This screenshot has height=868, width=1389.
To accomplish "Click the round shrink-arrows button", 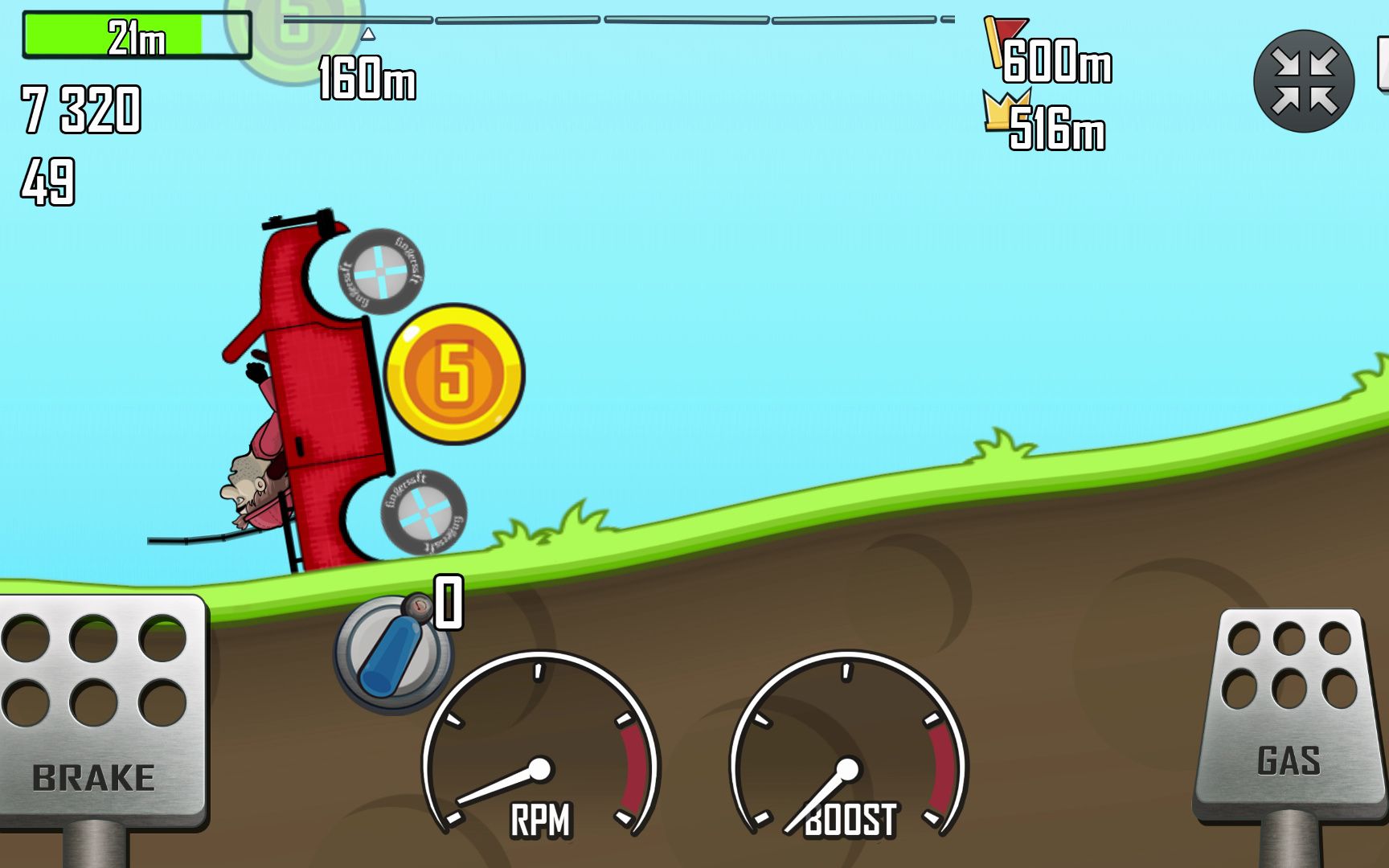I will point(1303,81).
